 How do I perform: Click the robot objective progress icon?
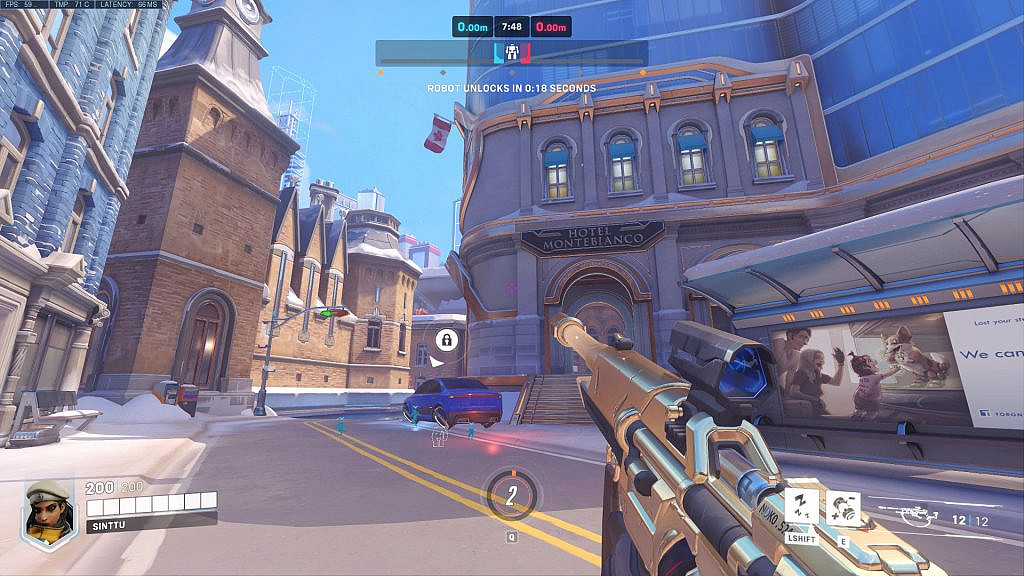click(512, 52)
